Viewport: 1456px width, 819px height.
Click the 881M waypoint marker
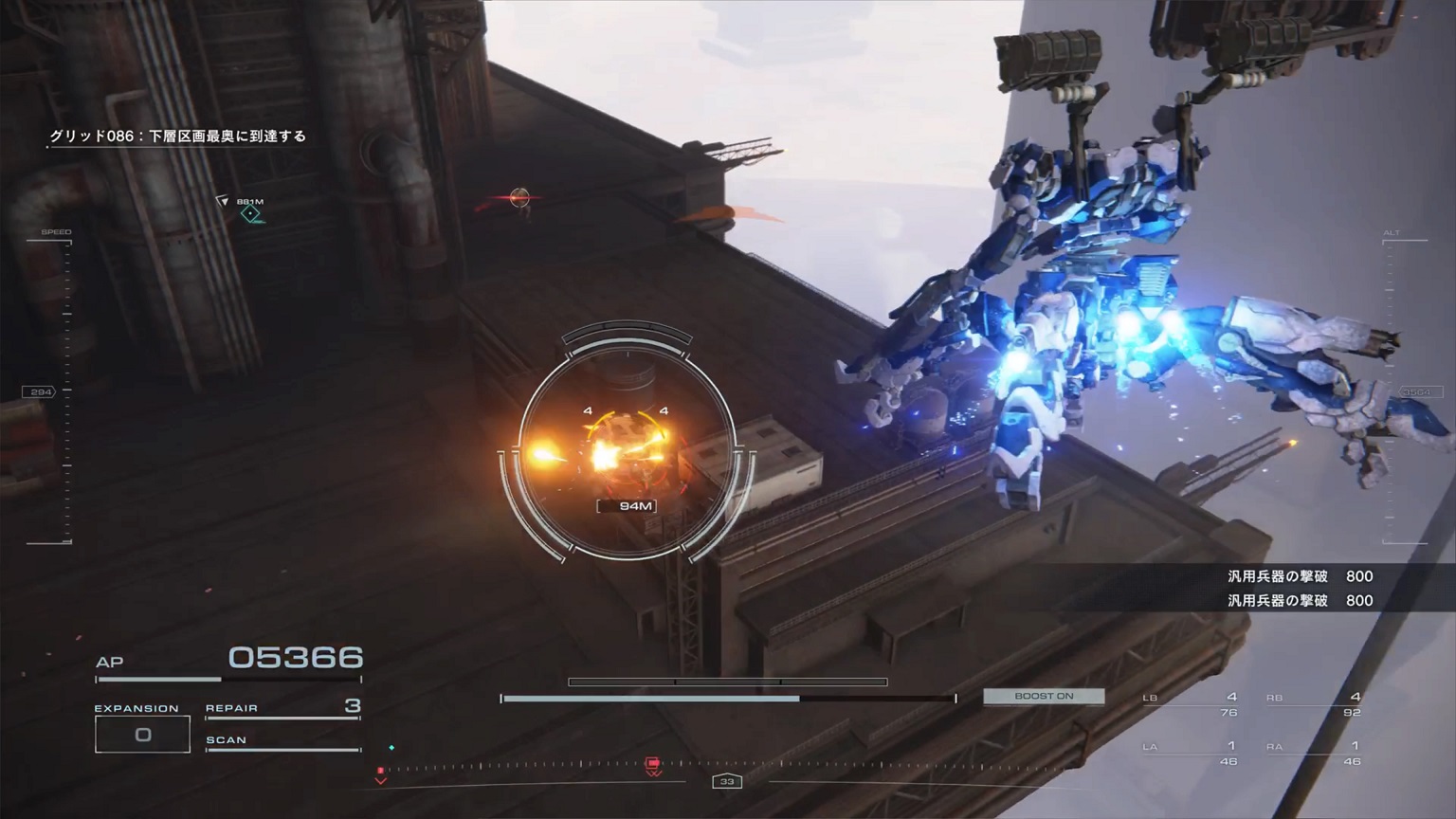(x=250, y=213)
